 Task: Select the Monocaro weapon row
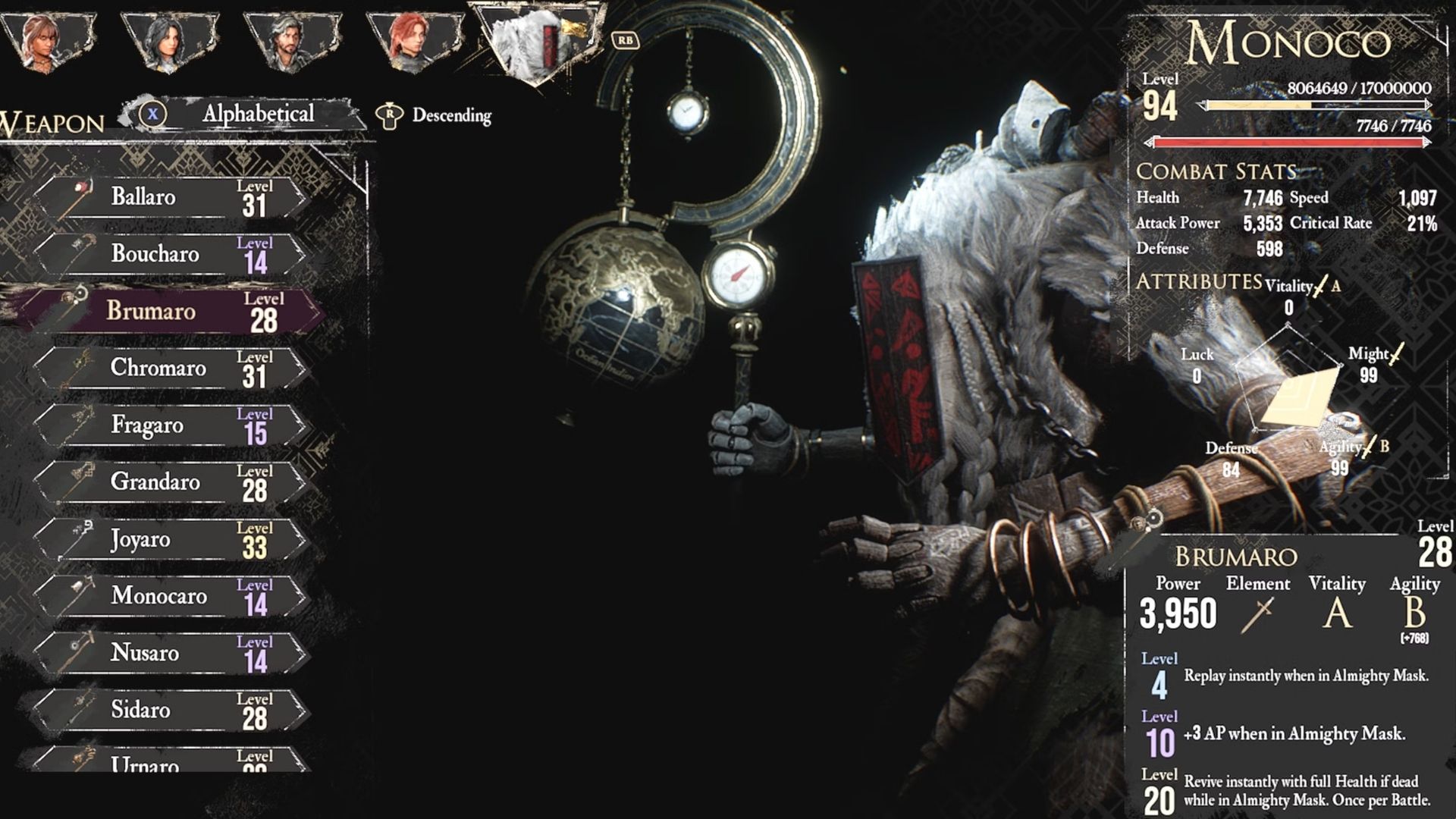pos(171,596)
